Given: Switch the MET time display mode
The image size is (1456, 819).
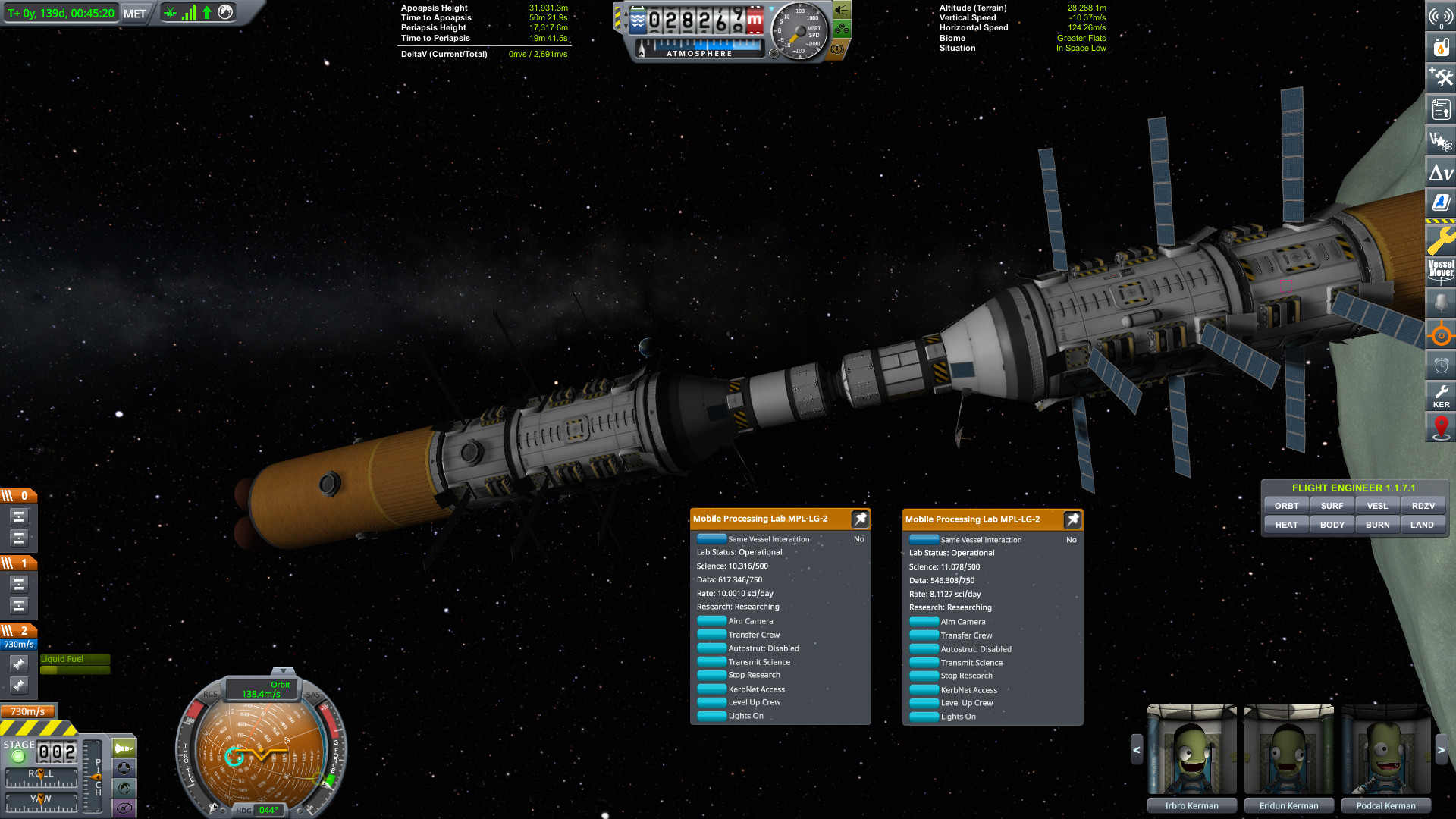Looking at the screenshot, I should [x=134, y=14].
